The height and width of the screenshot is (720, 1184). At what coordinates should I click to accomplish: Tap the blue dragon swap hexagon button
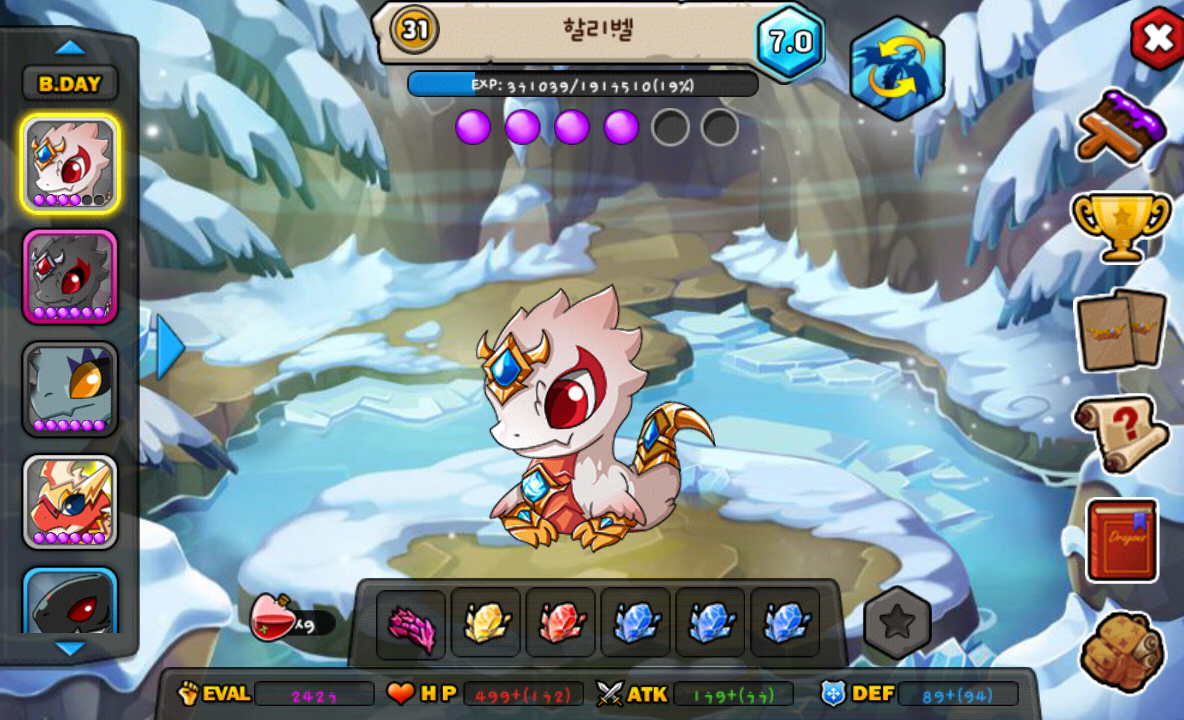[897, 69]
